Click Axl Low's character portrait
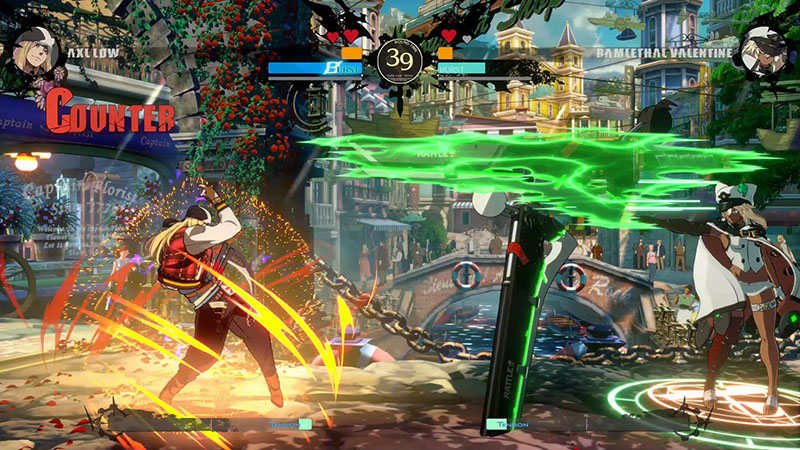This screenshot has height=450, width=800. click(x=34, y=53)
